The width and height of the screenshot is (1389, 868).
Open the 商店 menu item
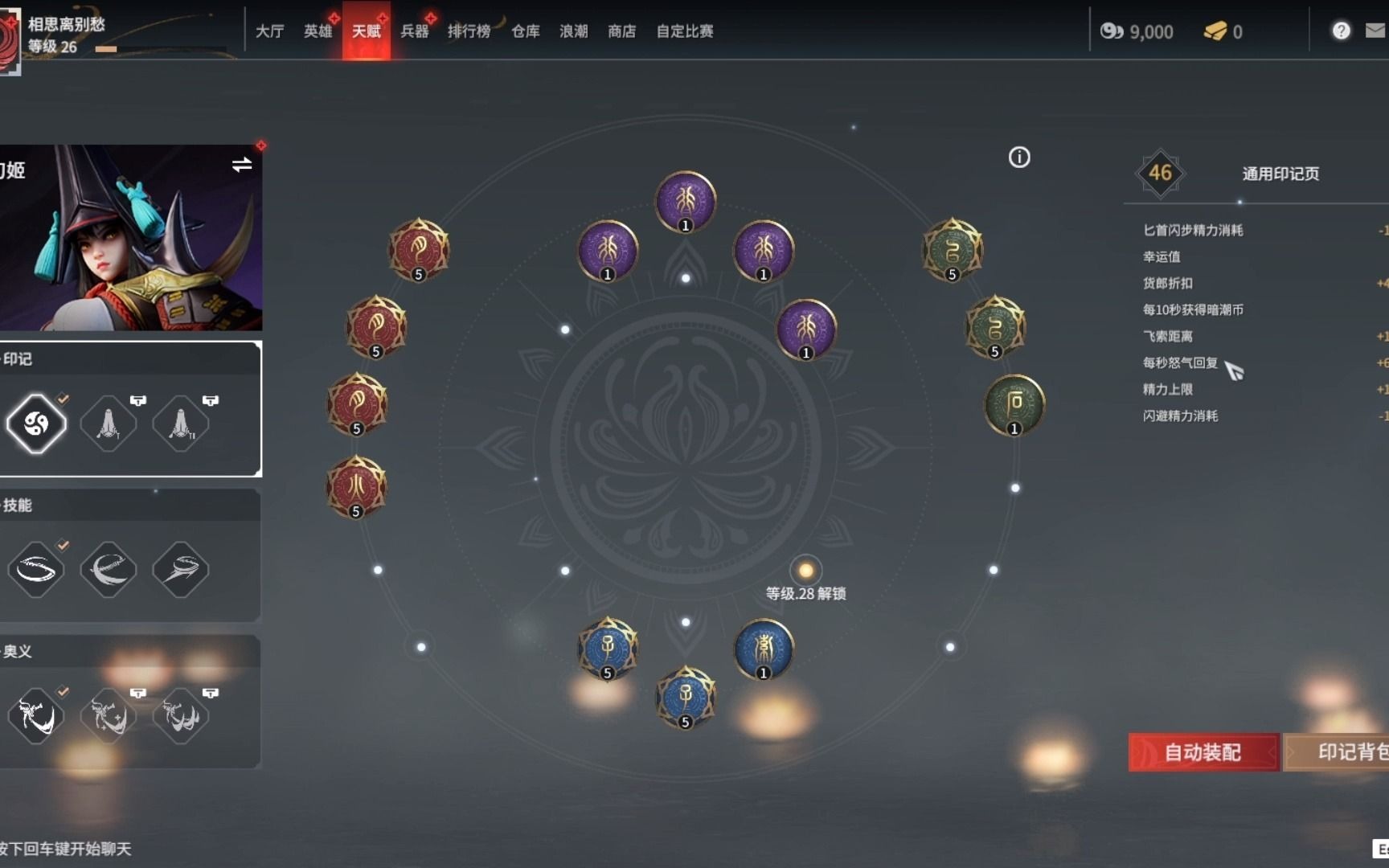[x=621, y=31]
